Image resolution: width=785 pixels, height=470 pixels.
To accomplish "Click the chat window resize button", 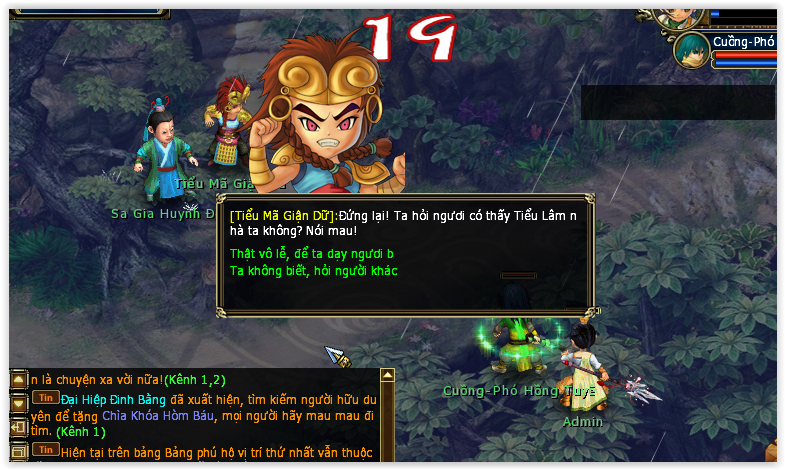I will (18, 451).
